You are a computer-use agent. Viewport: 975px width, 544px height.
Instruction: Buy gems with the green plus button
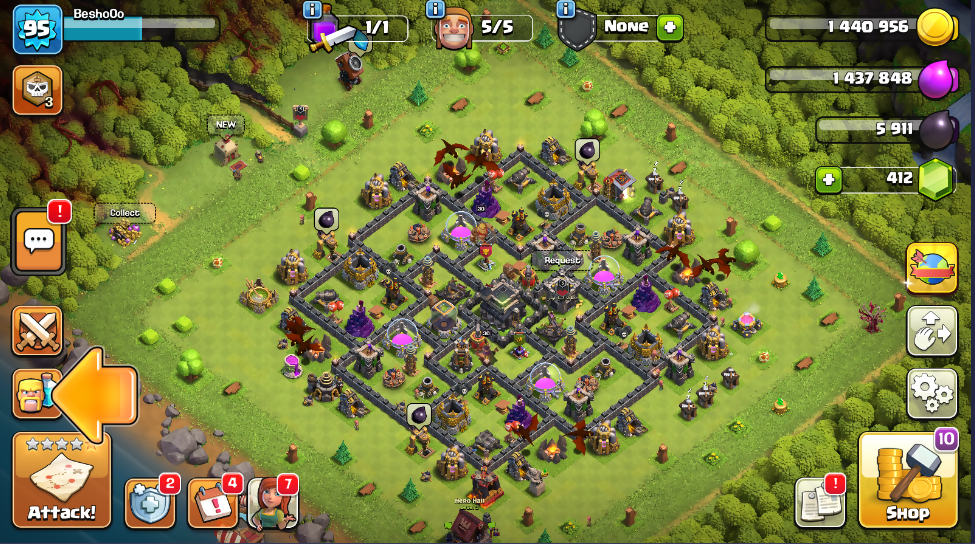828,180
